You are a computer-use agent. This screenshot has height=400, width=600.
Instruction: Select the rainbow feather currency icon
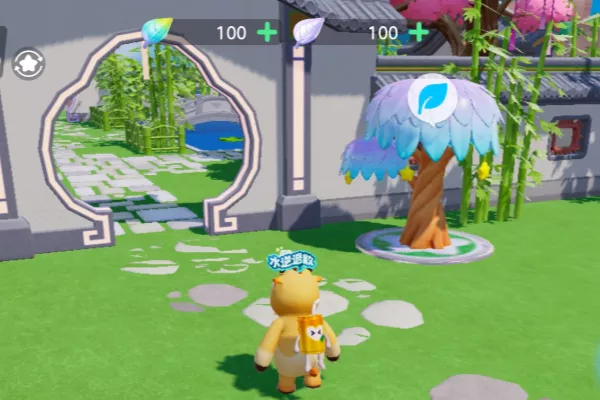156,32
